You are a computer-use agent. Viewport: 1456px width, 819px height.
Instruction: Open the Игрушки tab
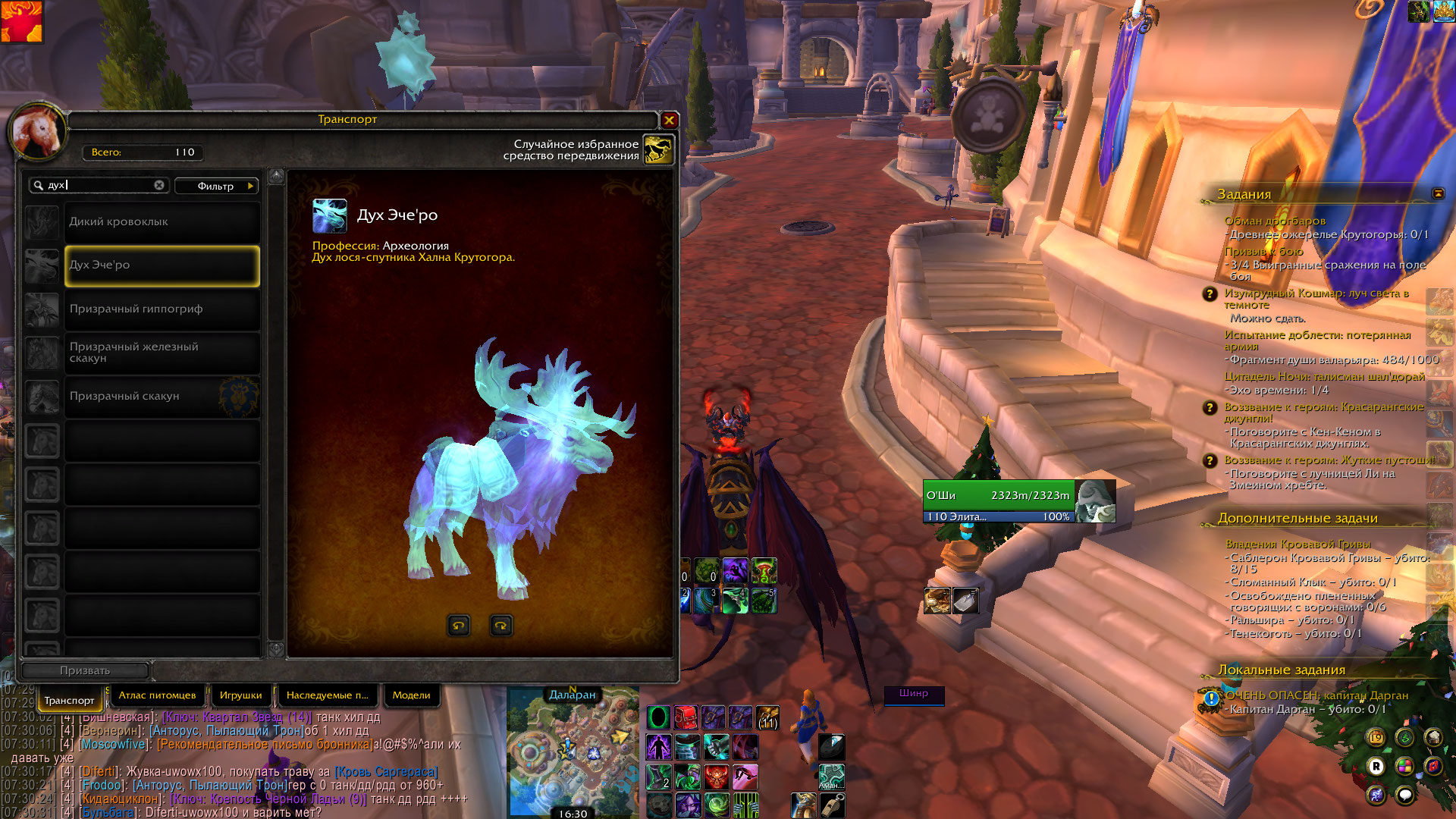click(x=240, y=695)
